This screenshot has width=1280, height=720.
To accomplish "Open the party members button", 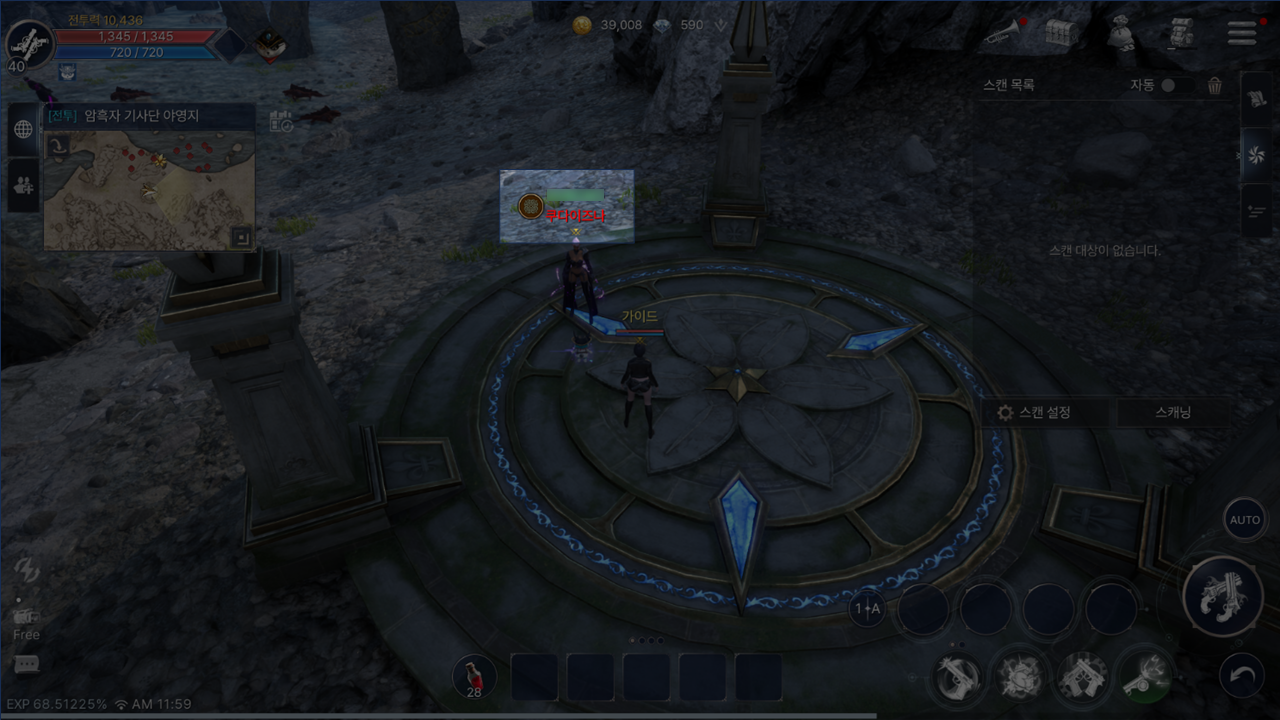I will point(23,184).
